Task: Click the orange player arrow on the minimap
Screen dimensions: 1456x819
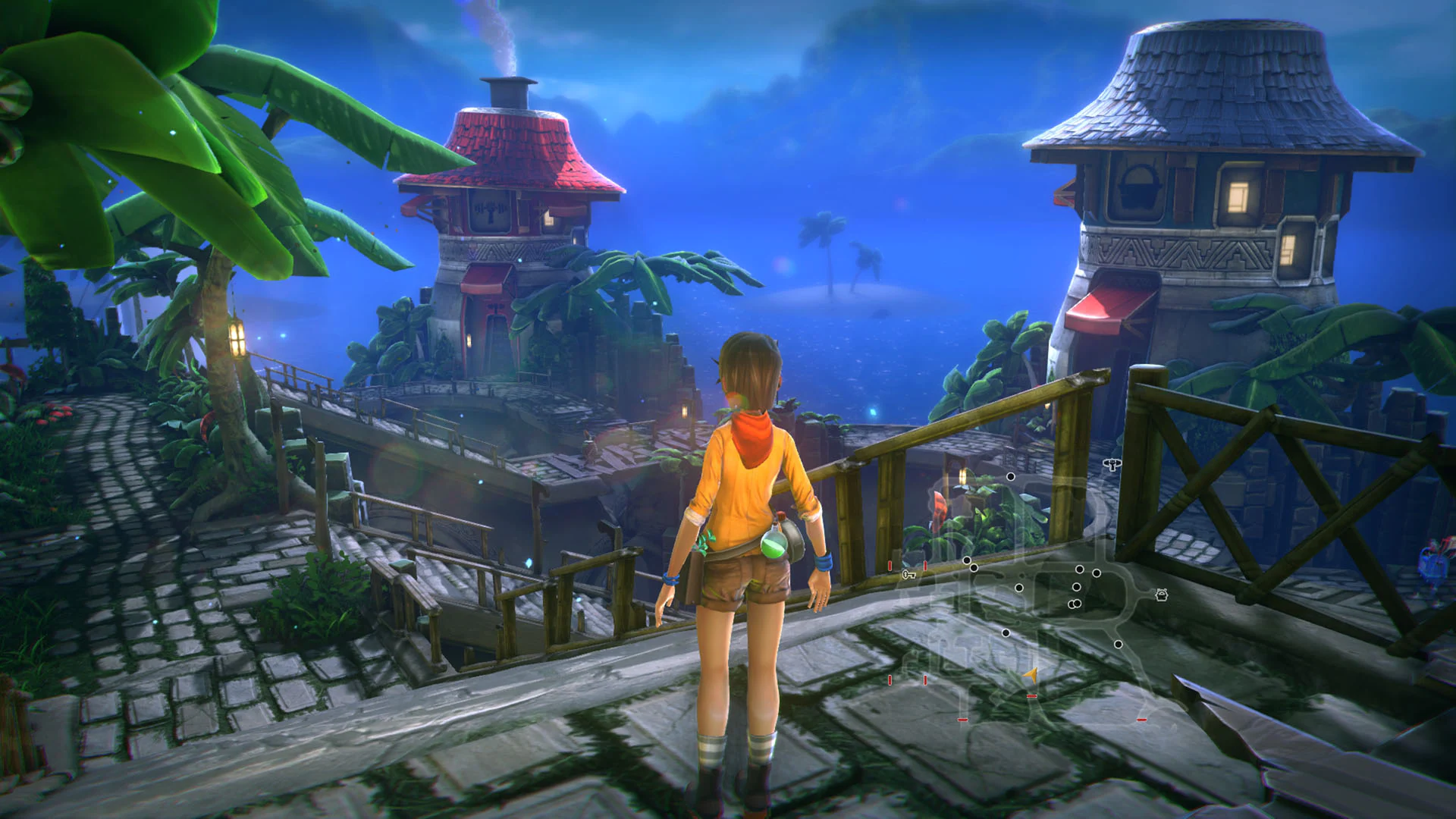Action: pyautogui.click(x=1030, y=674)
